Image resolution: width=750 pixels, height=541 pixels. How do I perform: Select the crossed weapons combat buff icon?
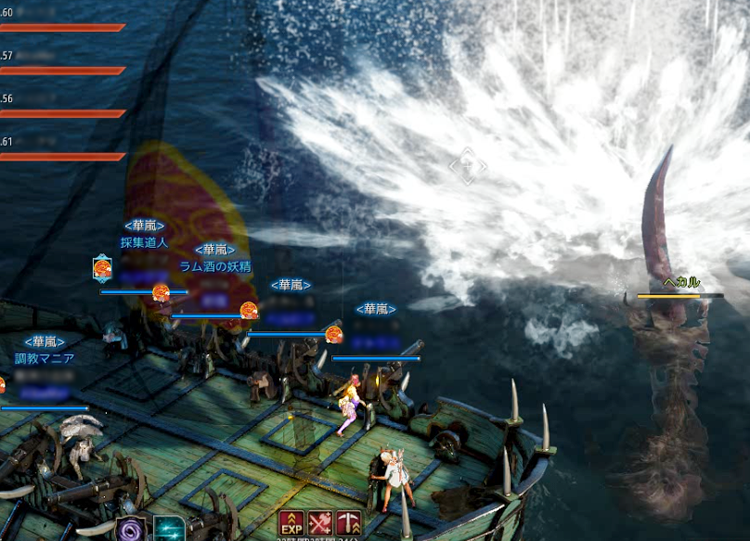[x=320, y=523]
